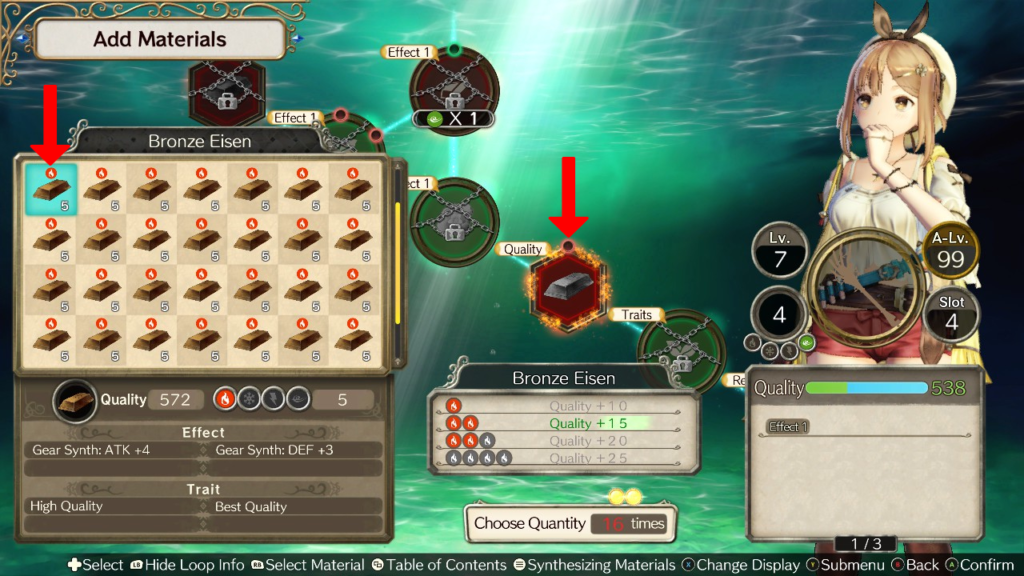This screenshot has width=1024, height=576.
Task: Select the Gear Synth: DEF +3 effect
Action: point(296,450)
